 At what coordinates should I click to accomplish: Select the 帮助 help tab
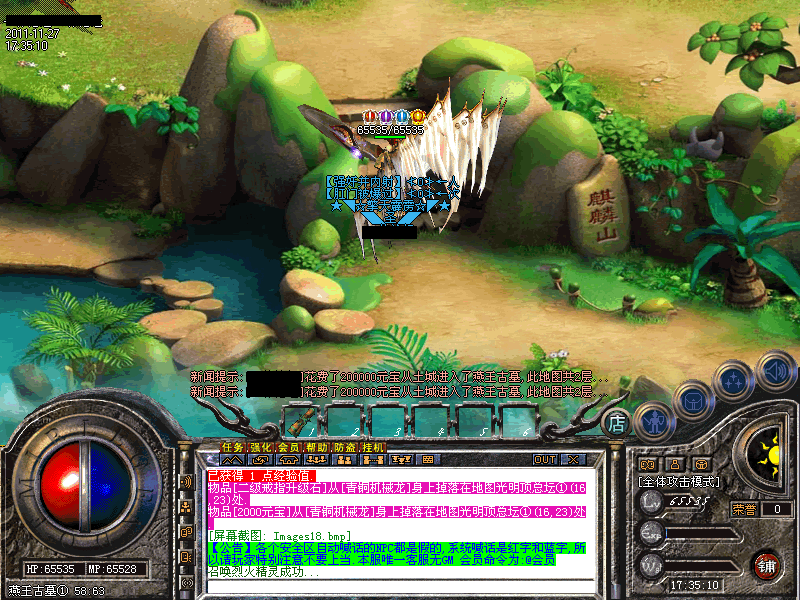point(316,446)
